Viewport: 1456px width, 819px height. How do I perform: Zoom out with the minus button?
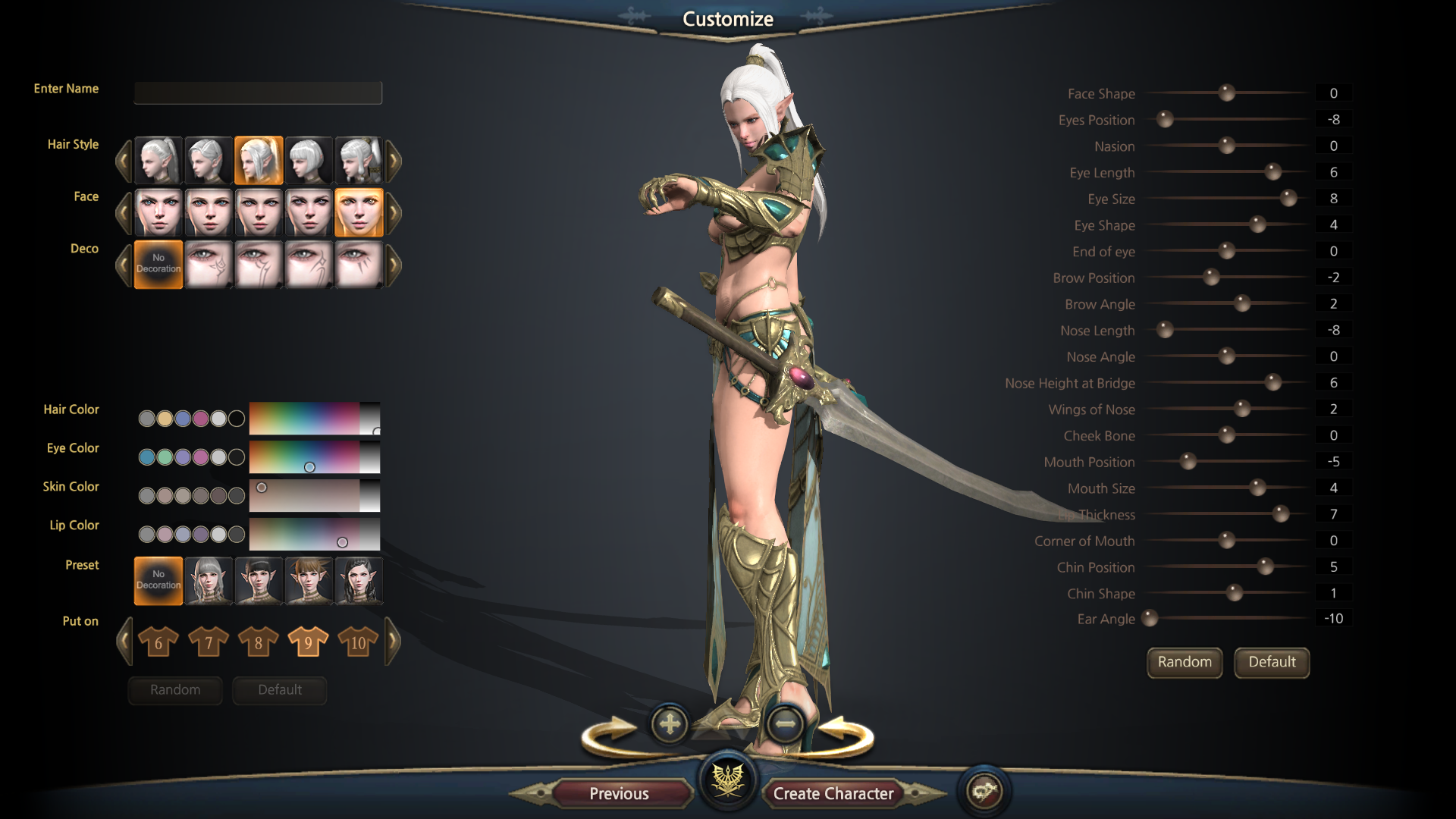point(785,724)
